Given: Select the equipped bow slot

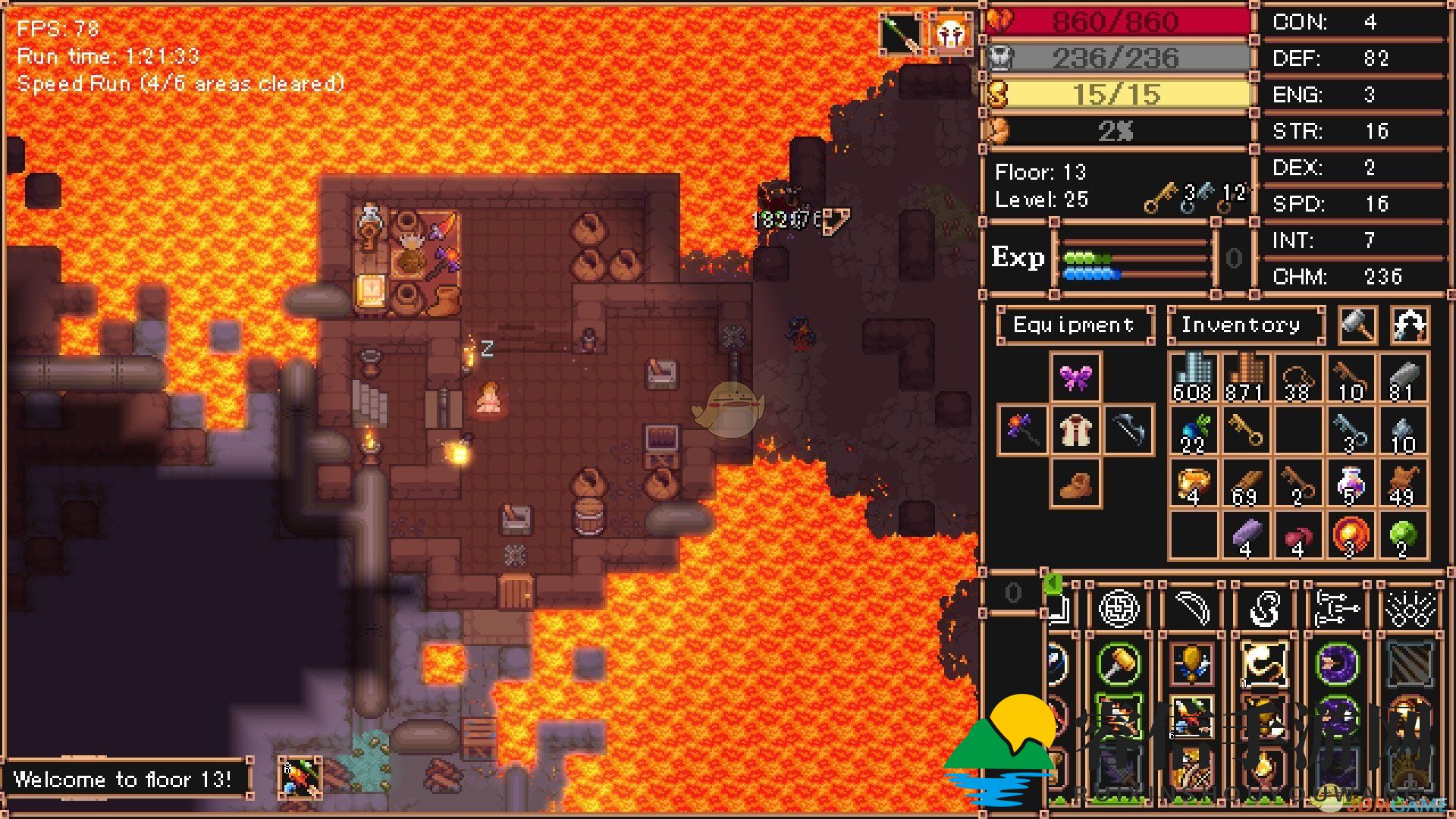Looking at the screenshot, I should (x=1128, y=430).
